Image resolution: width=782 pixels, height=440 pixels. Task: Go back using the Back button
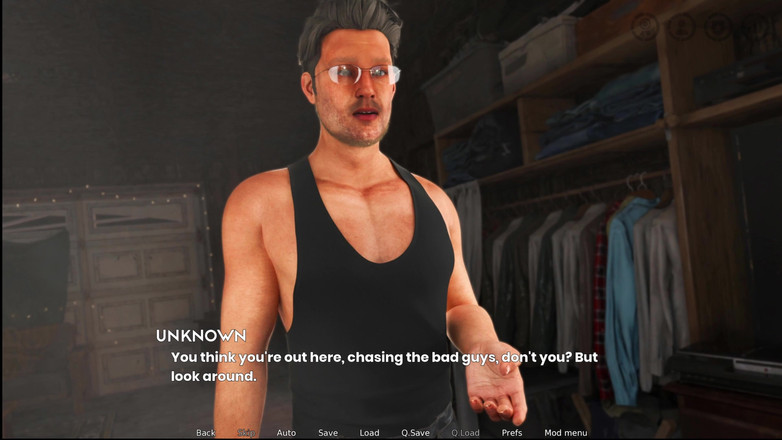205,433
